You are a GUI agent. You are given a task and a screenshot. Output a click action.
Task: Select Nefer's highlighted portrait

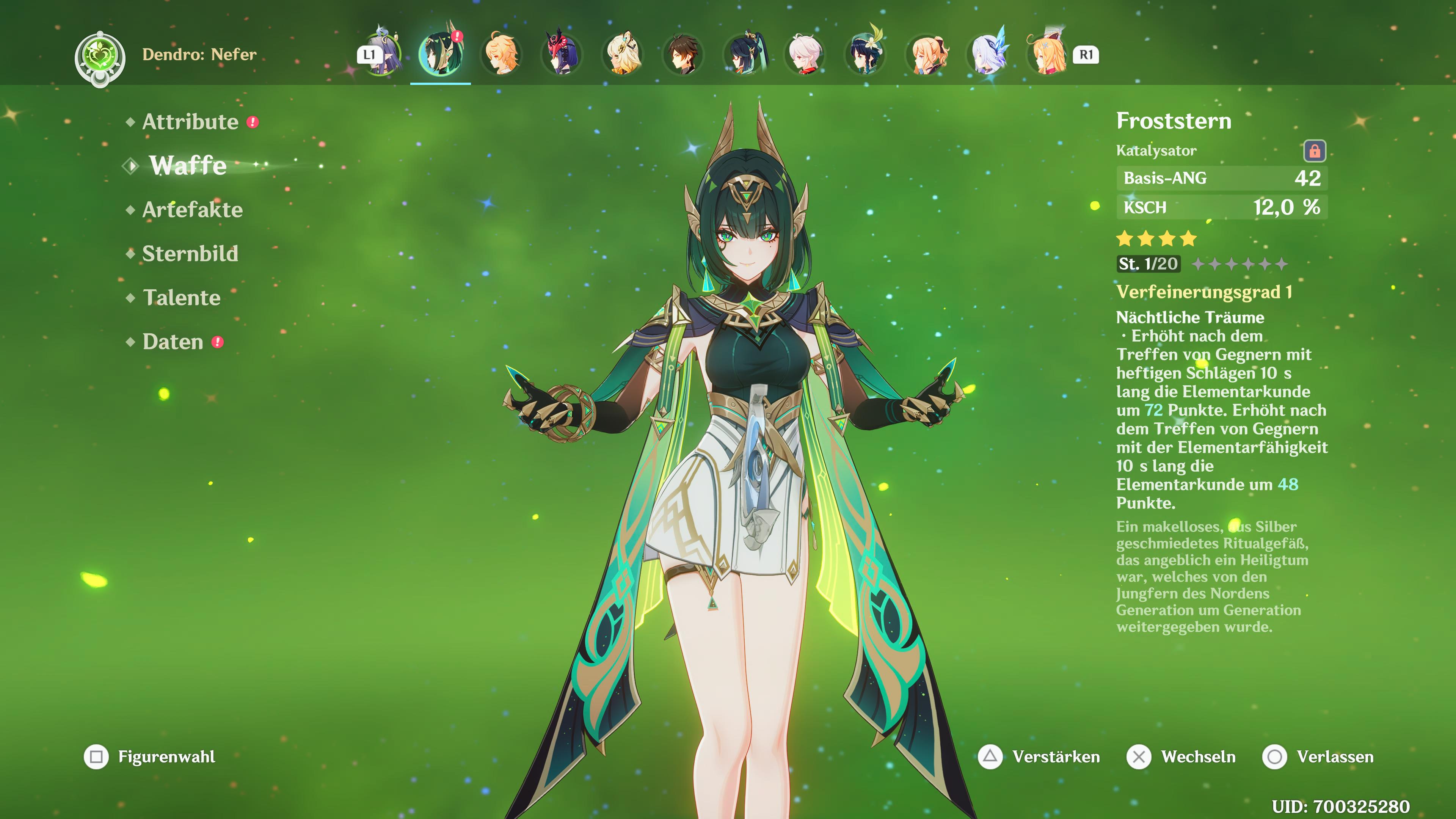[440, 54]
